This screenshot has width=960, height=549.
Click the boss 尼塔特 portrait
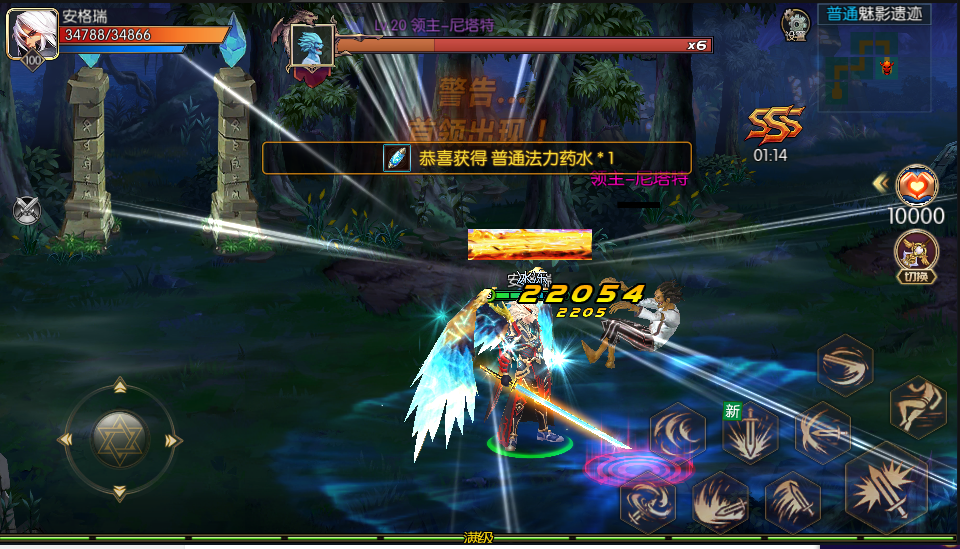click(310, 47)
